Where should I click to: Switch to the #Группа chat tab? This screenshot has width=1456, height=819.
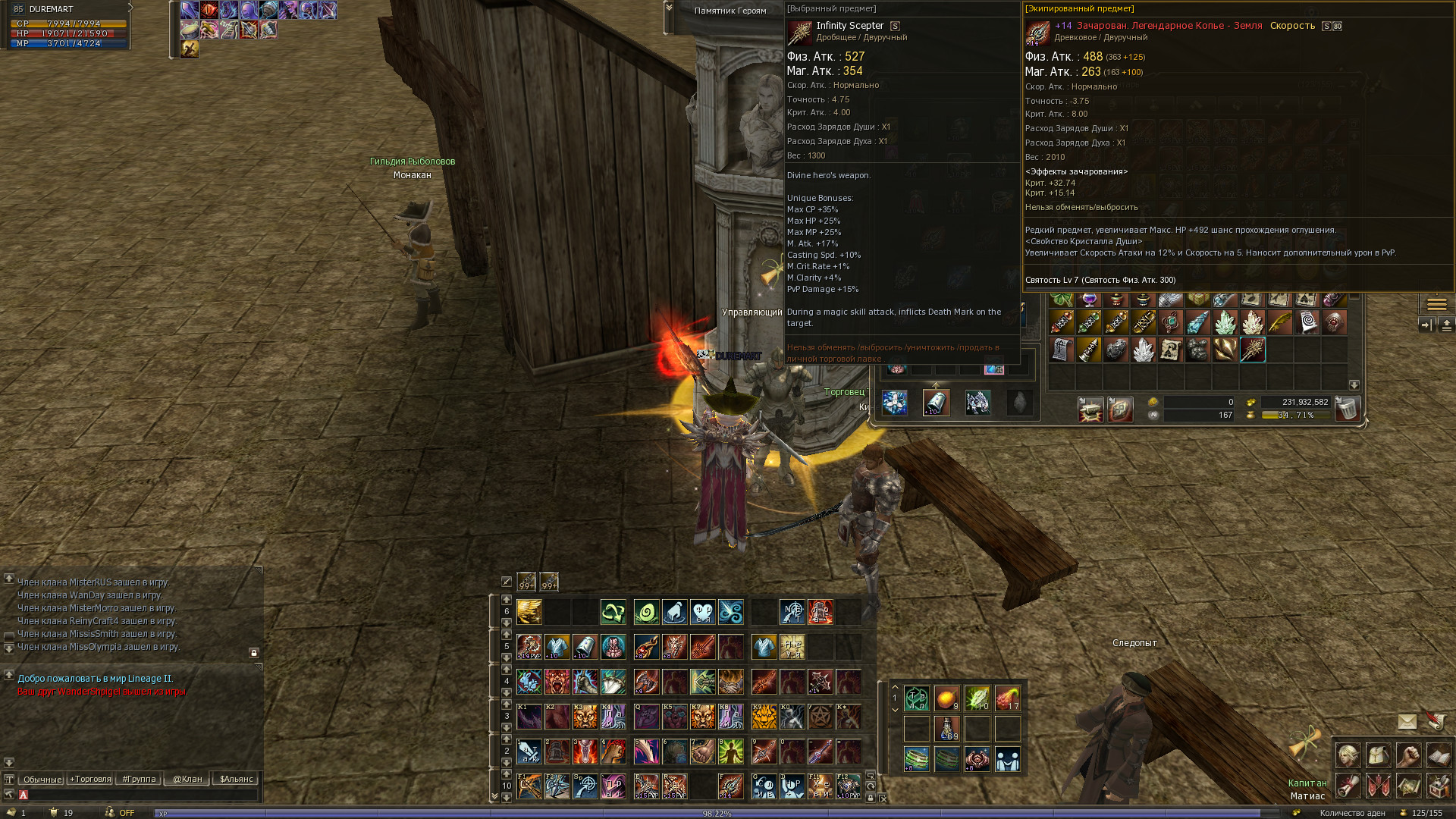pyautogui.click(x=139, y=779)
